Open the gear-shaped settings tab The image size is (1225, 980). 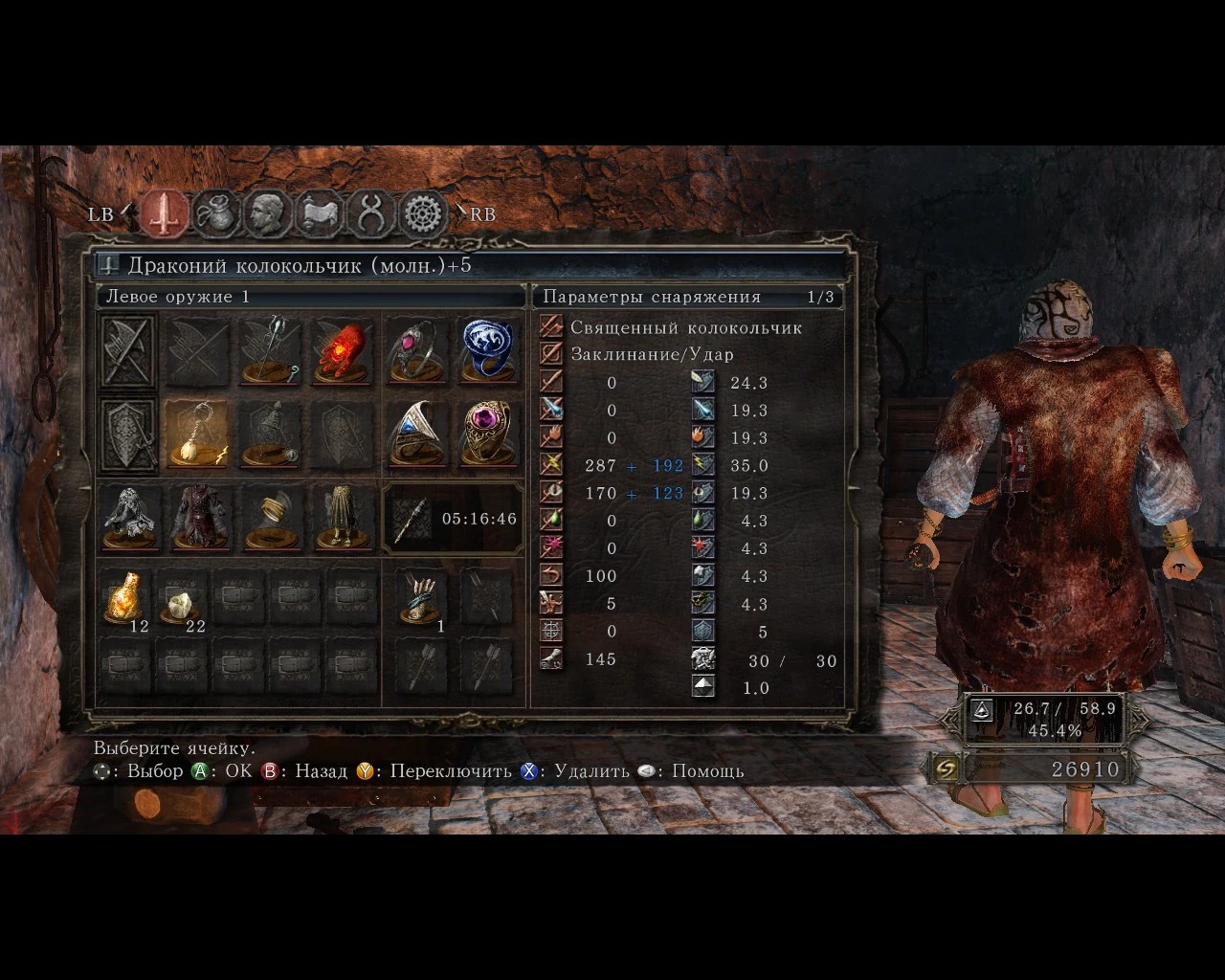[x=423, y=213]
